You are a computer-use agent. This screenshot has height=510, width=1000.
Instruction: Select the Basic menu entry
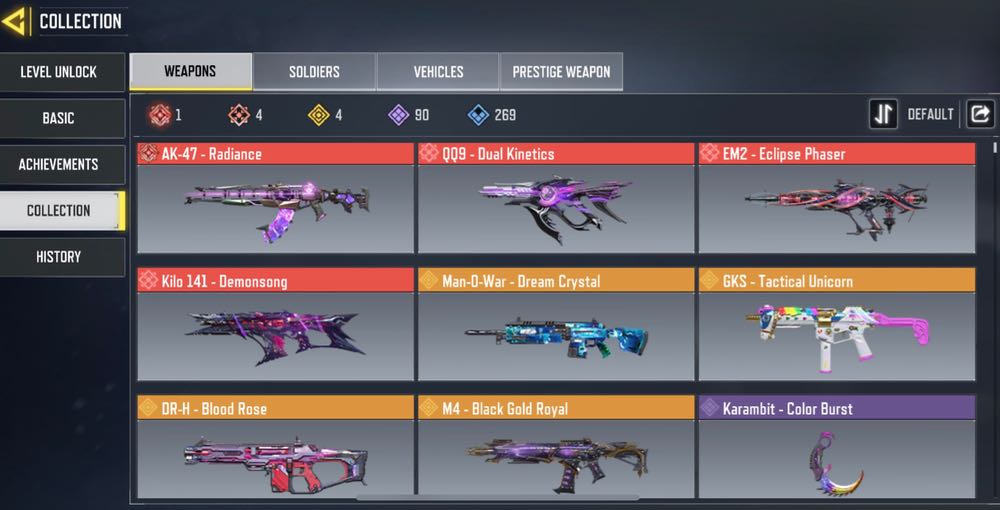(59, 118)
